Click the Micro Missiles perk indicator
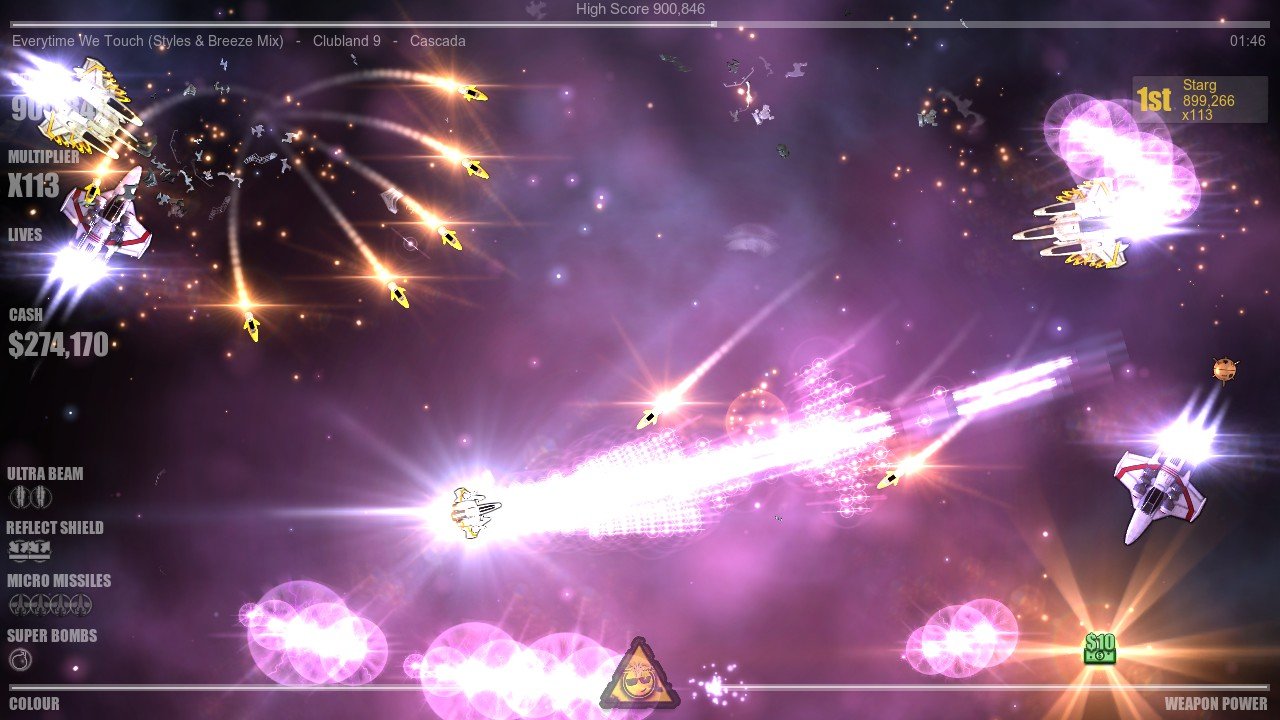 pyautogui.click(x=50, y=604)
